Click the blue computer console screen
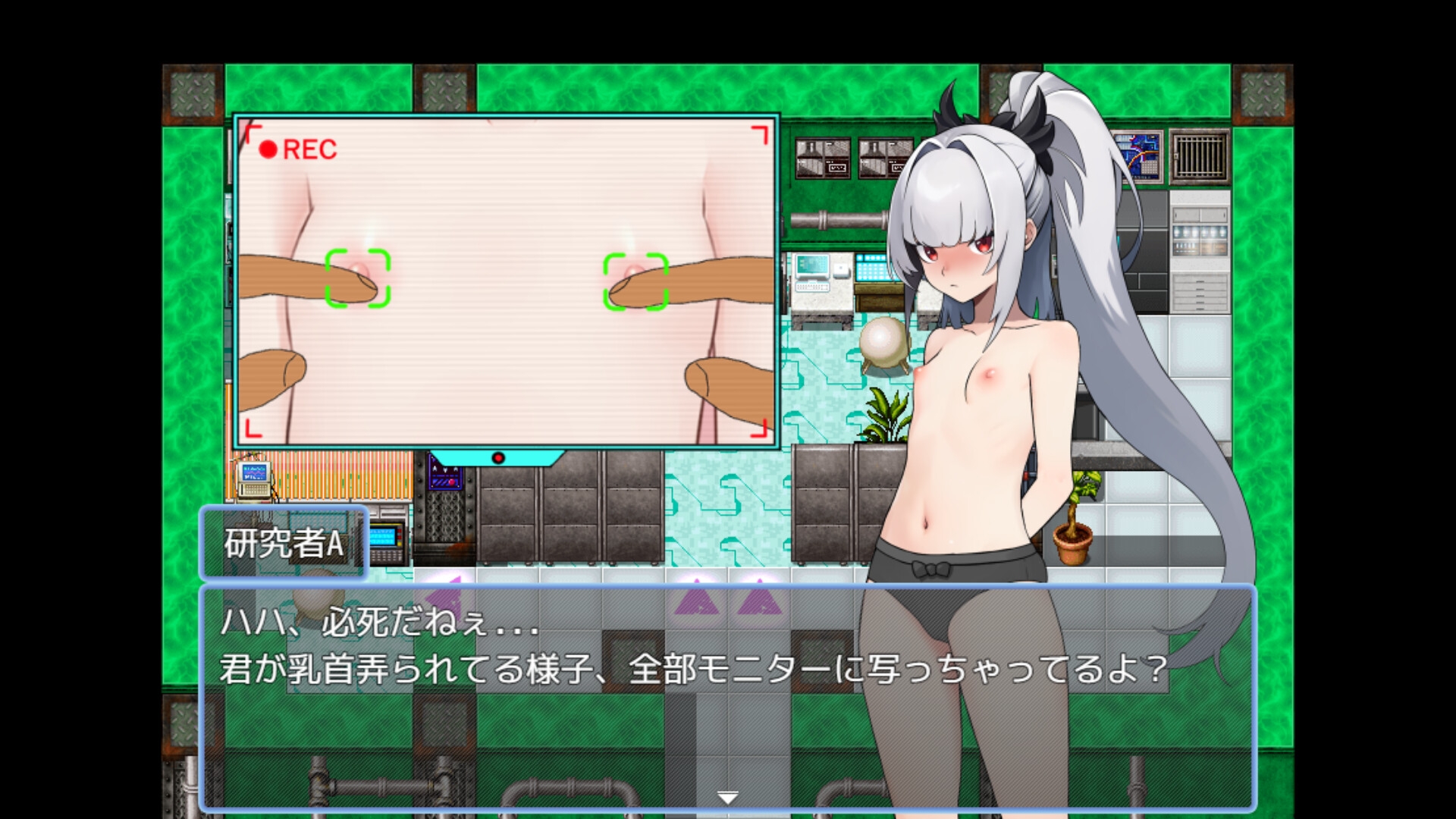The image size is (1456, 819). [815, 265]
